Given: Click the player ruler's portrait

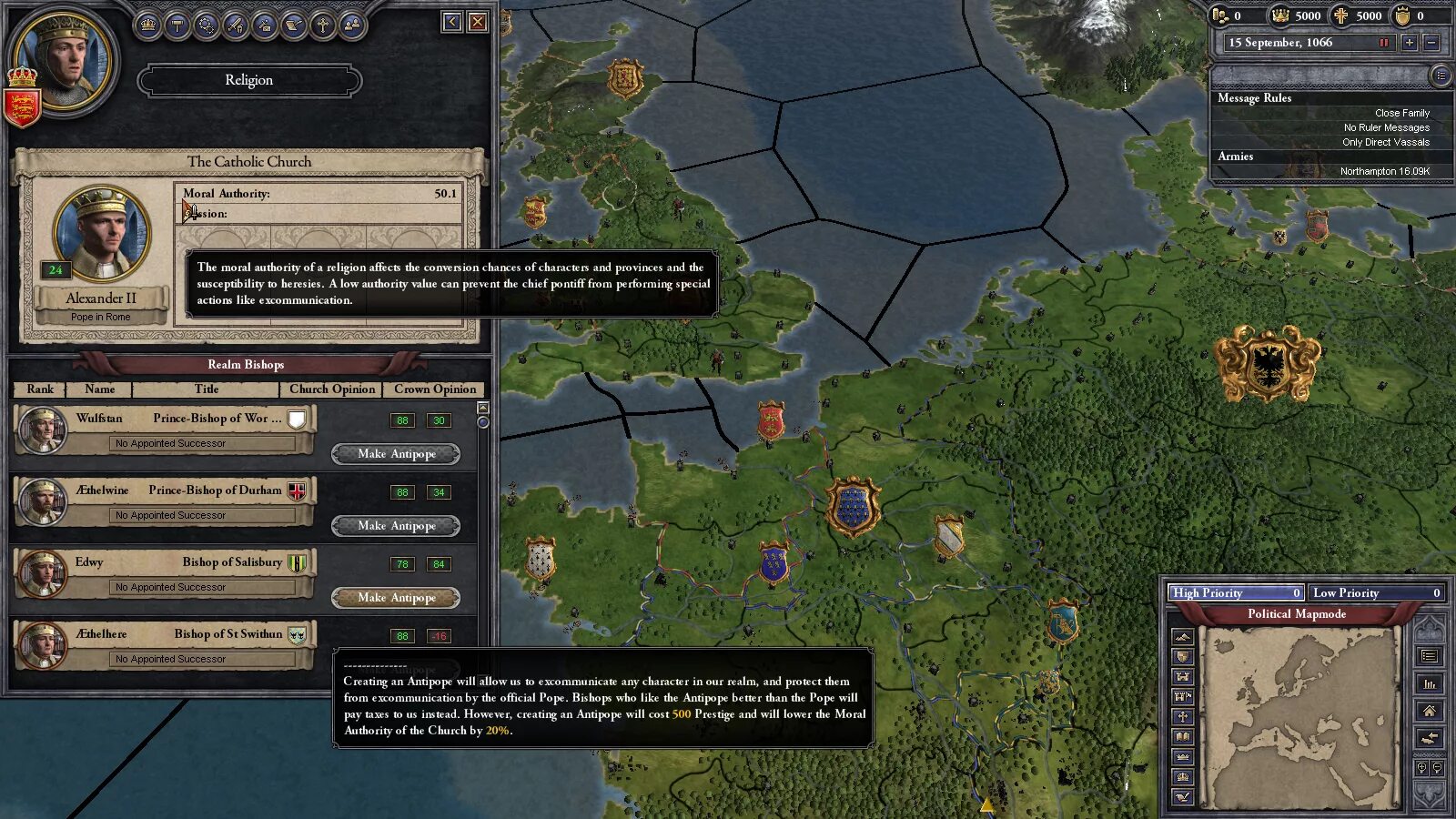Looking at the screenshot, I should click(x=62, y=56).
